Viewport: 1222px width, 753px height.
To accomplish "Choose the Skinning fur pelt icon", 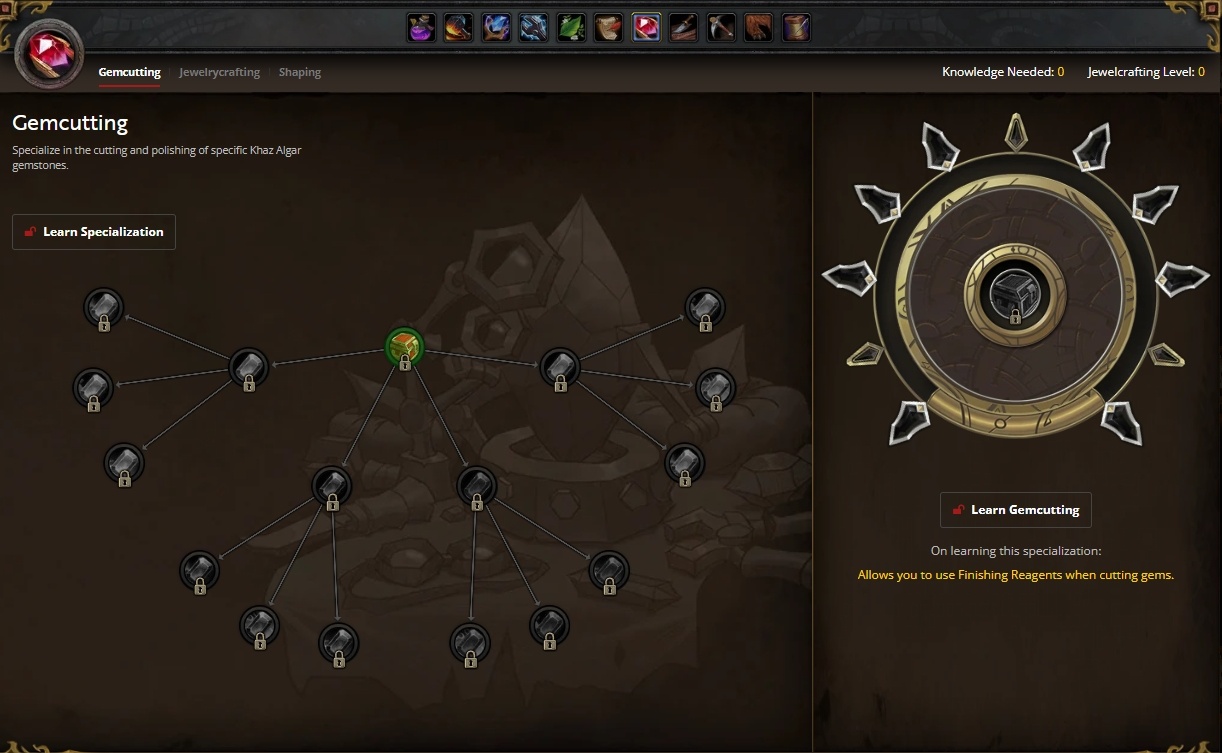I will [759, 27].
